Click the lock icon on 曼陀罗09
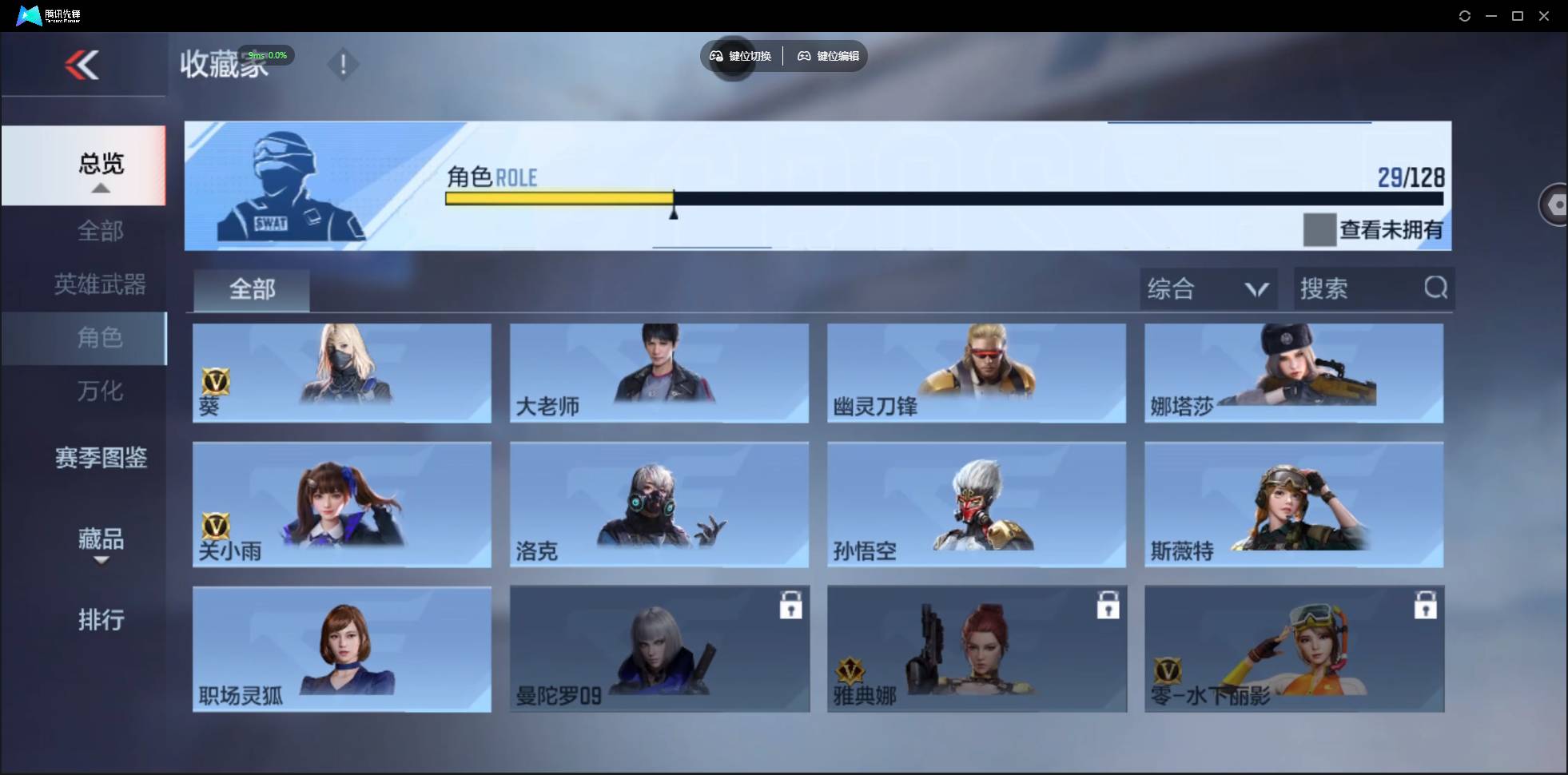The image size is (1568, 775). tap(792, 606)
